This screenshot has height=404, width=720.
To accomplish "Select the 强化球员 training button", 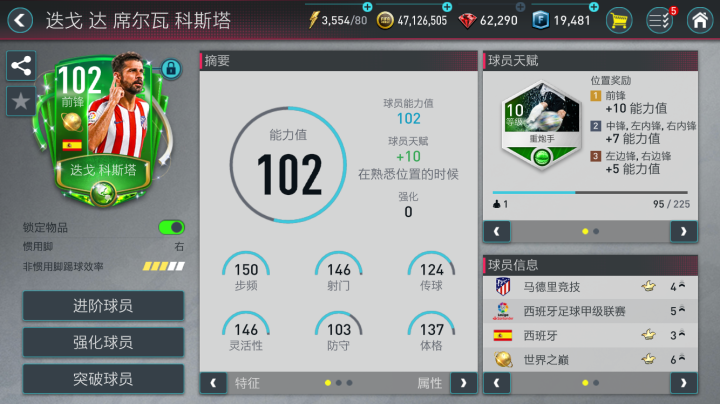I will 103,342.
